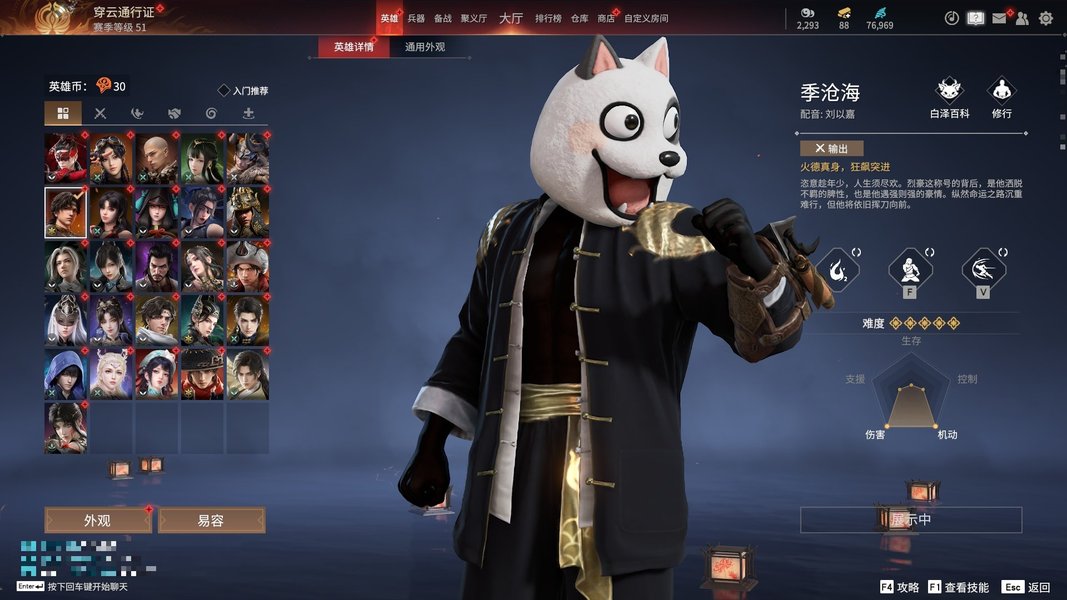Filter heroes by handshake support category
This screenshot has width=1067, height=600.
(x=174, y=113)
